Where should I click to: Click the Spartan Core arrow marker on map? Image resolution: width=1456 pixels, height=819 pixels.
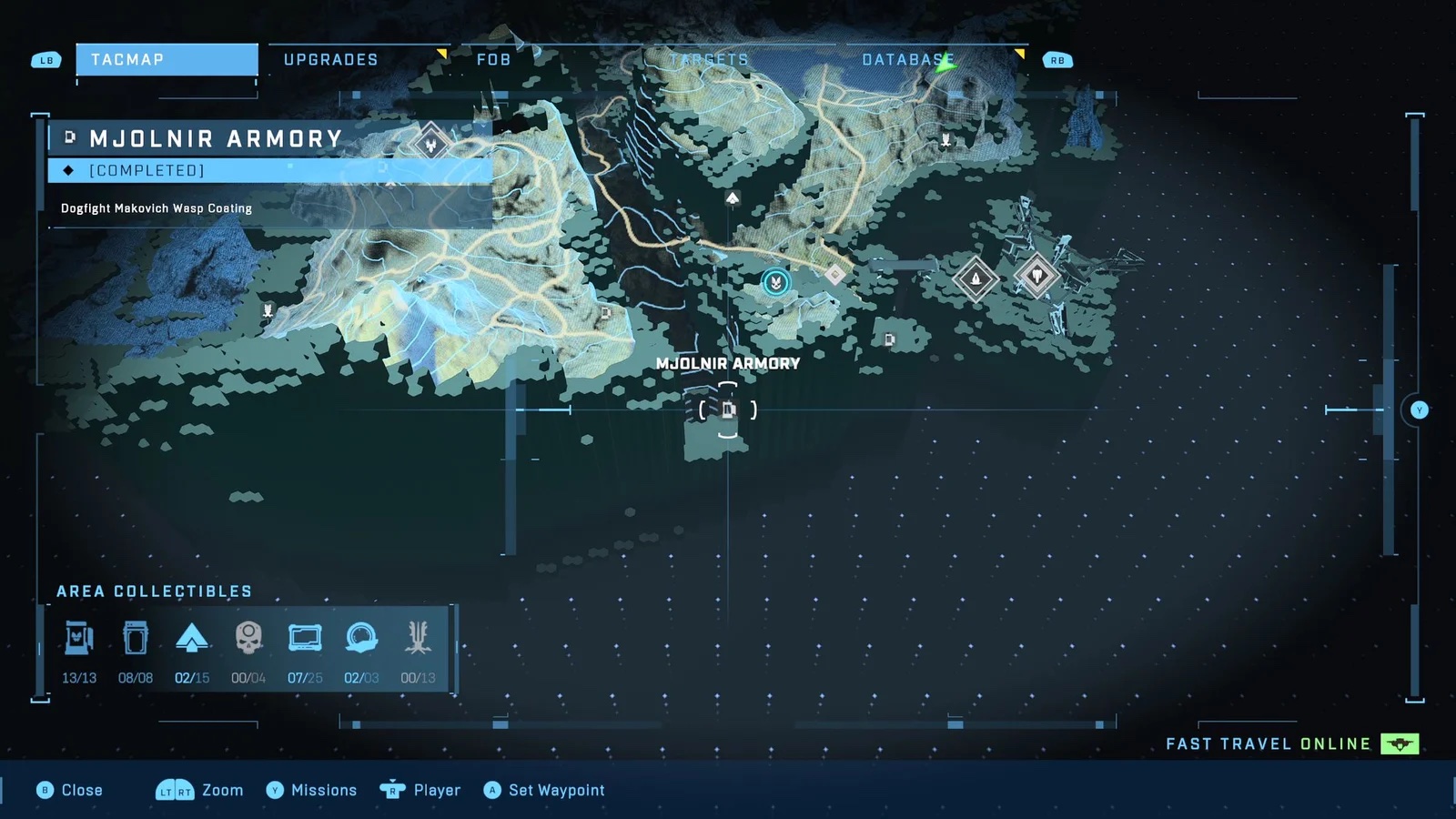coord(733,197)
